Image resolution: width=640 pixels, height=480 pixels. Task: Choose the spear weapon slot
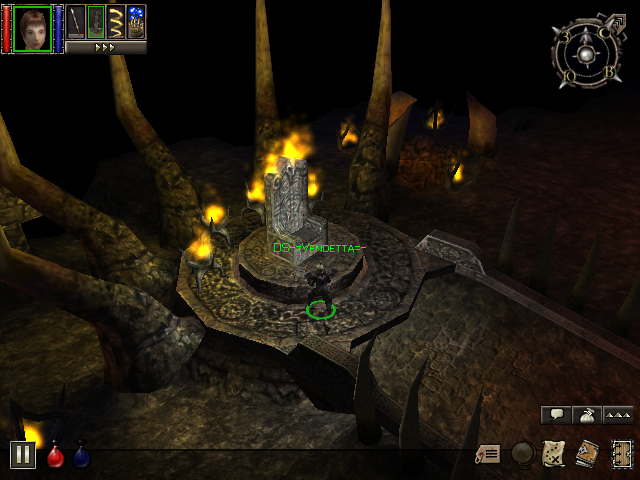point(76,22)
